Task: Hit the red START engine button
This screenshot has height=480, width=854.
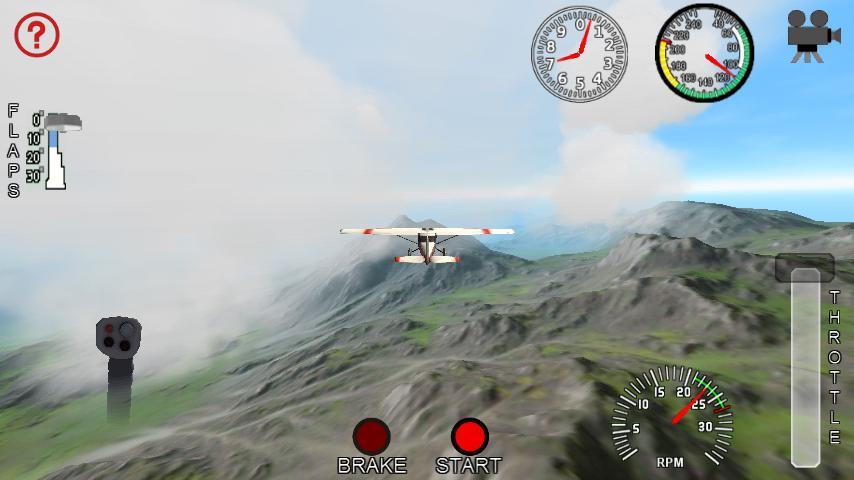Action: (468, 437)
